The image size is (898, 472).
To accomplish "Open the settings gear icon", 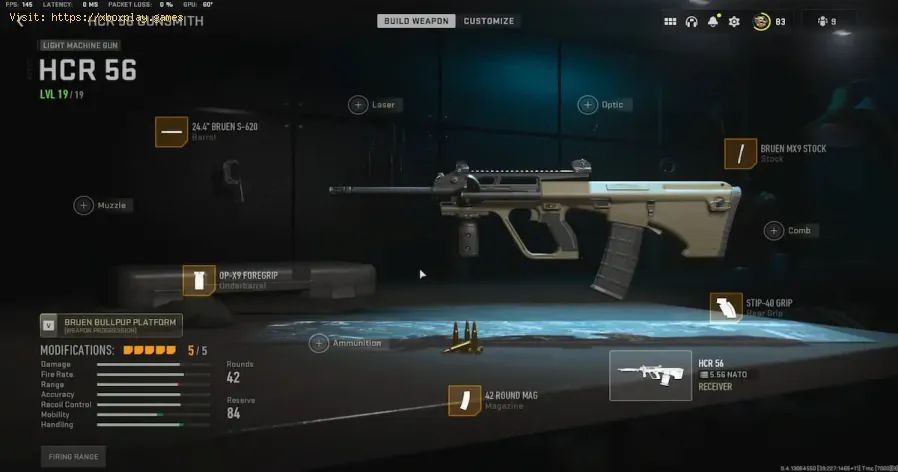I will 734,21.
